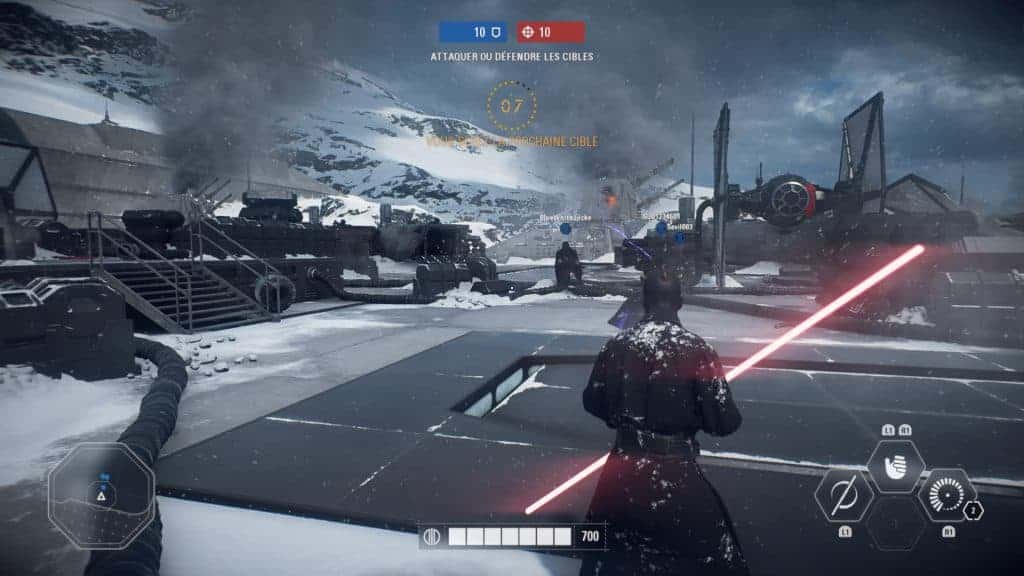Viewport: 1024px width, 576px height.
Task: Activate the clenched fist Force ability
Action: pos(895,465)
